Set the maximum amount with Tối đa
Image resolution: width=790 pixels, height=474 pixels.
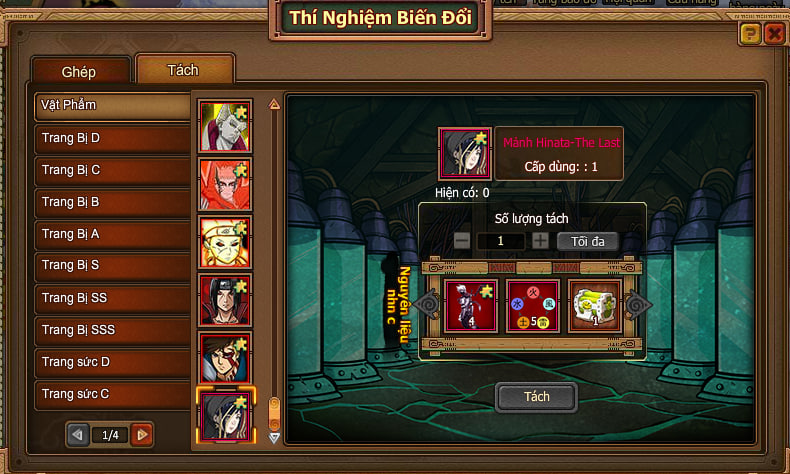point(587,241)
